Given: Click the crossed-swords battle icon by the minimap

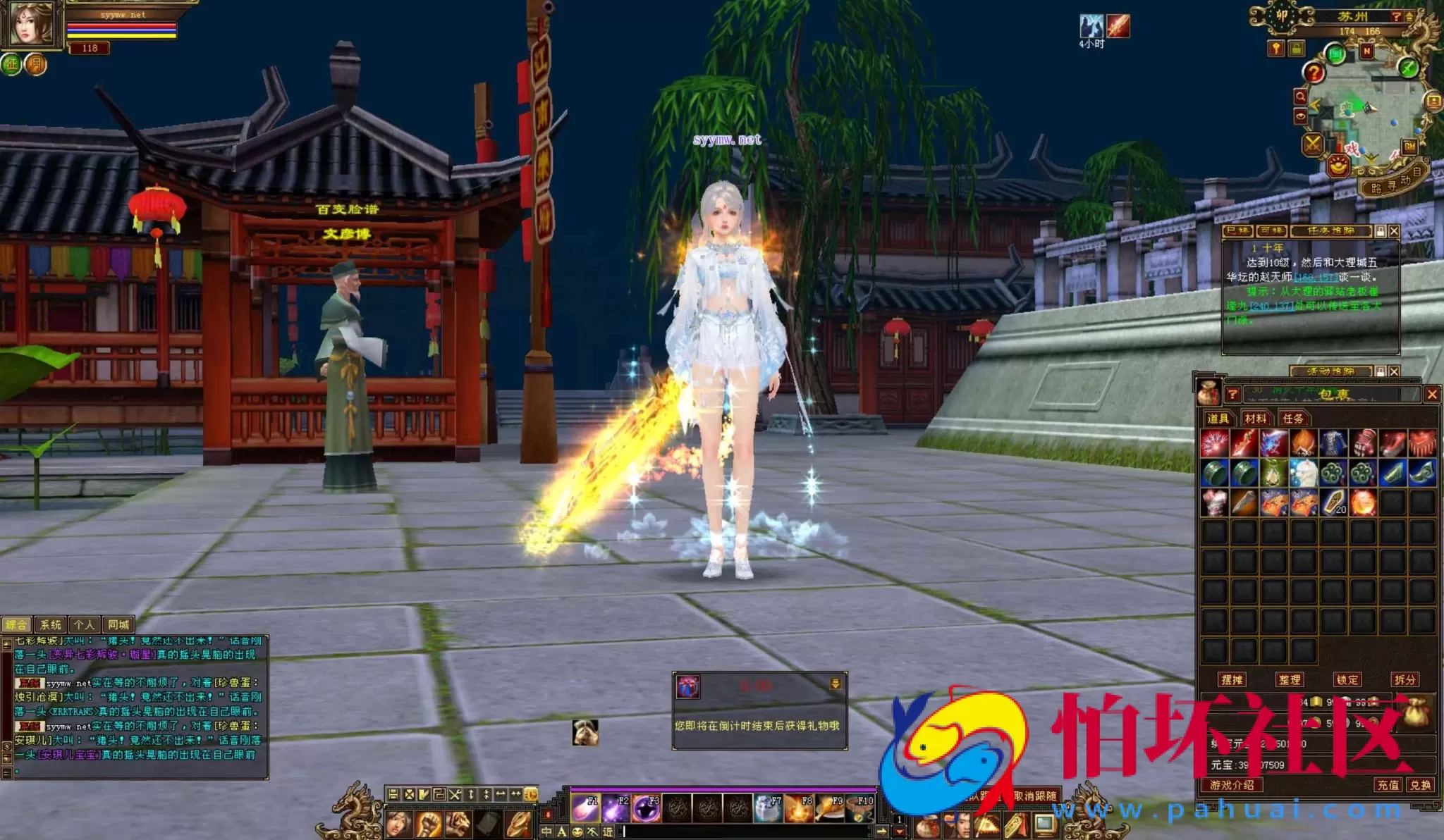Looking at the screenshot, I should tap(1312, 143).
